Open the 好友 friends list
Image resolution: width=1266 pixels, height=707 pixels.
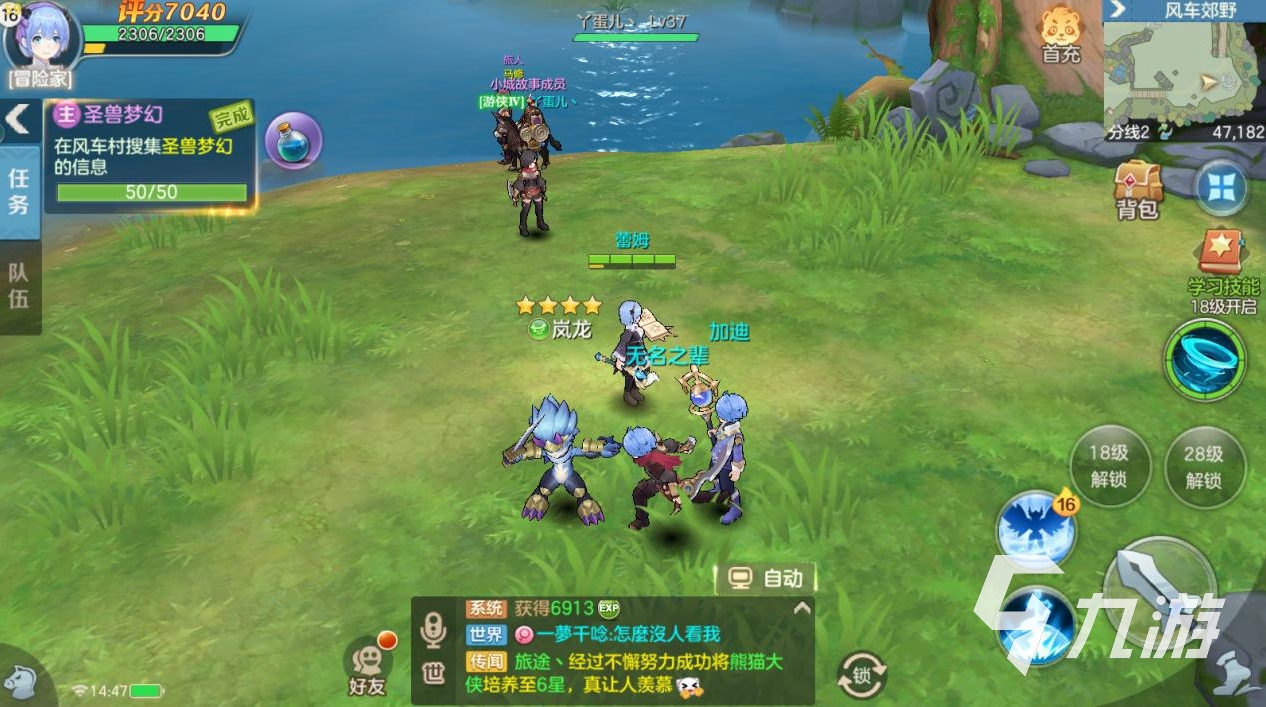pyautogui.click(x=367, y=667)
